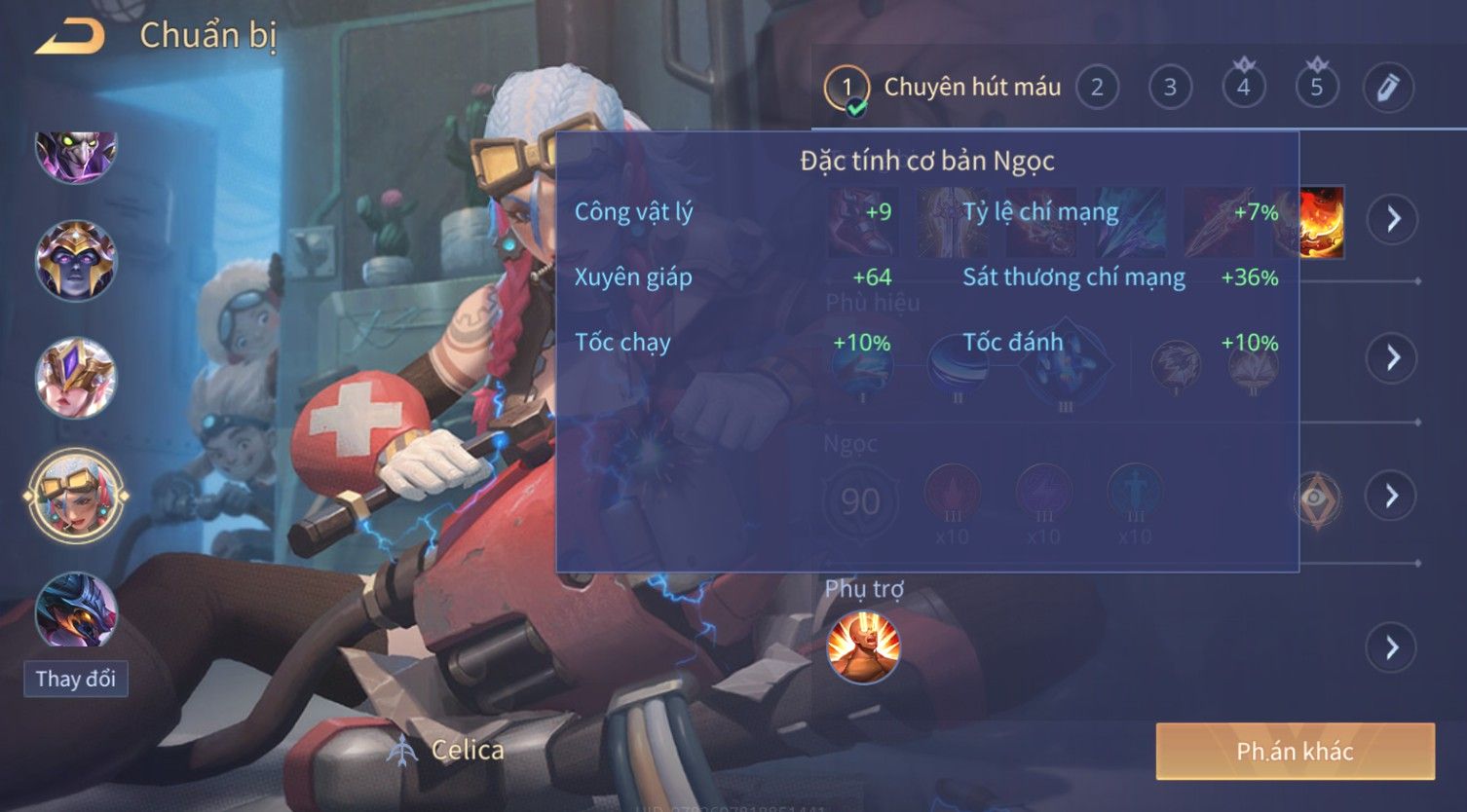Open the Ngọc row arrow
Viewport: 1467px width, 812px height.
(1393, 497)
